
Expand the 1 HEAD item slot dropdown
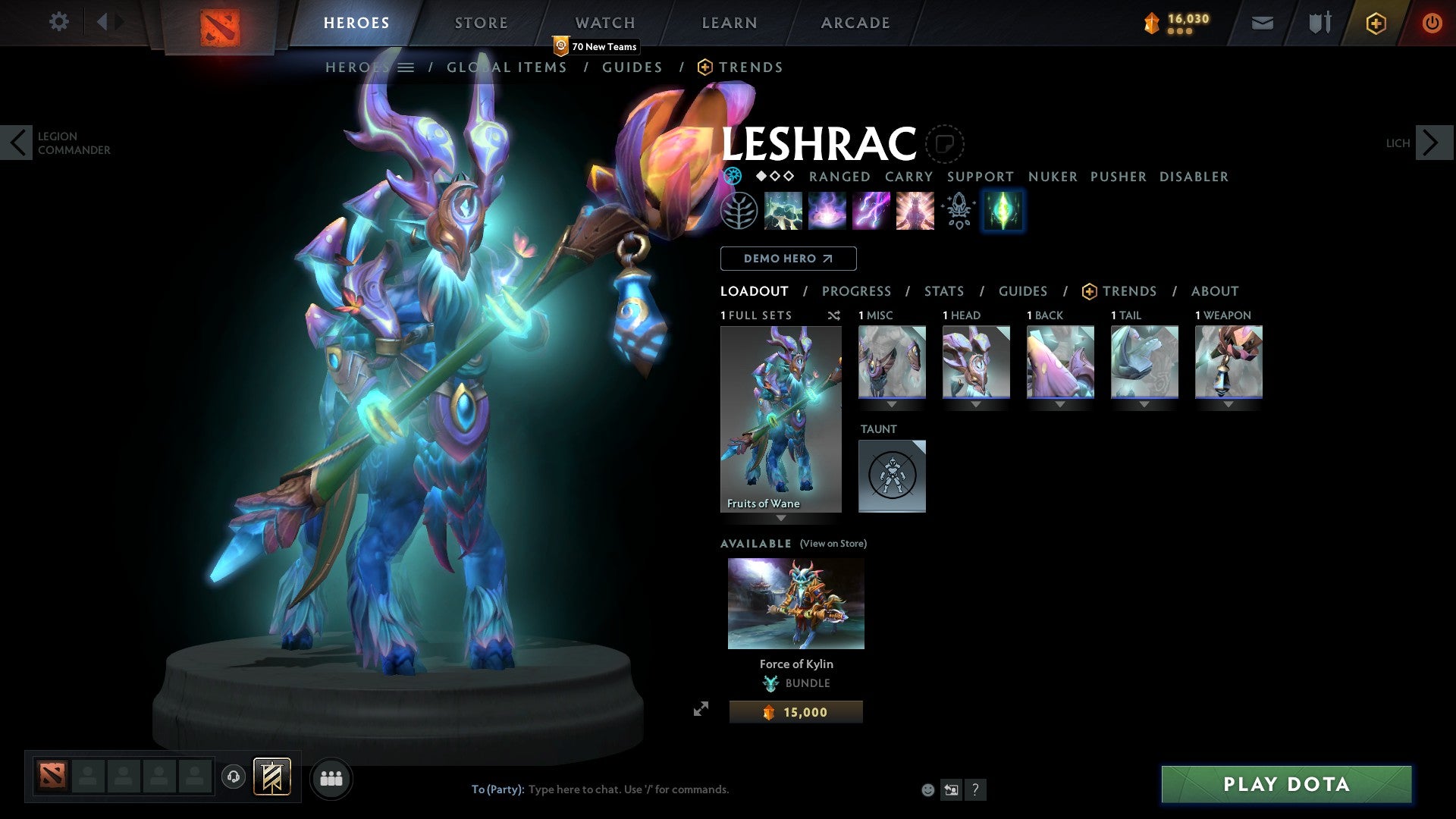(976, 404)
